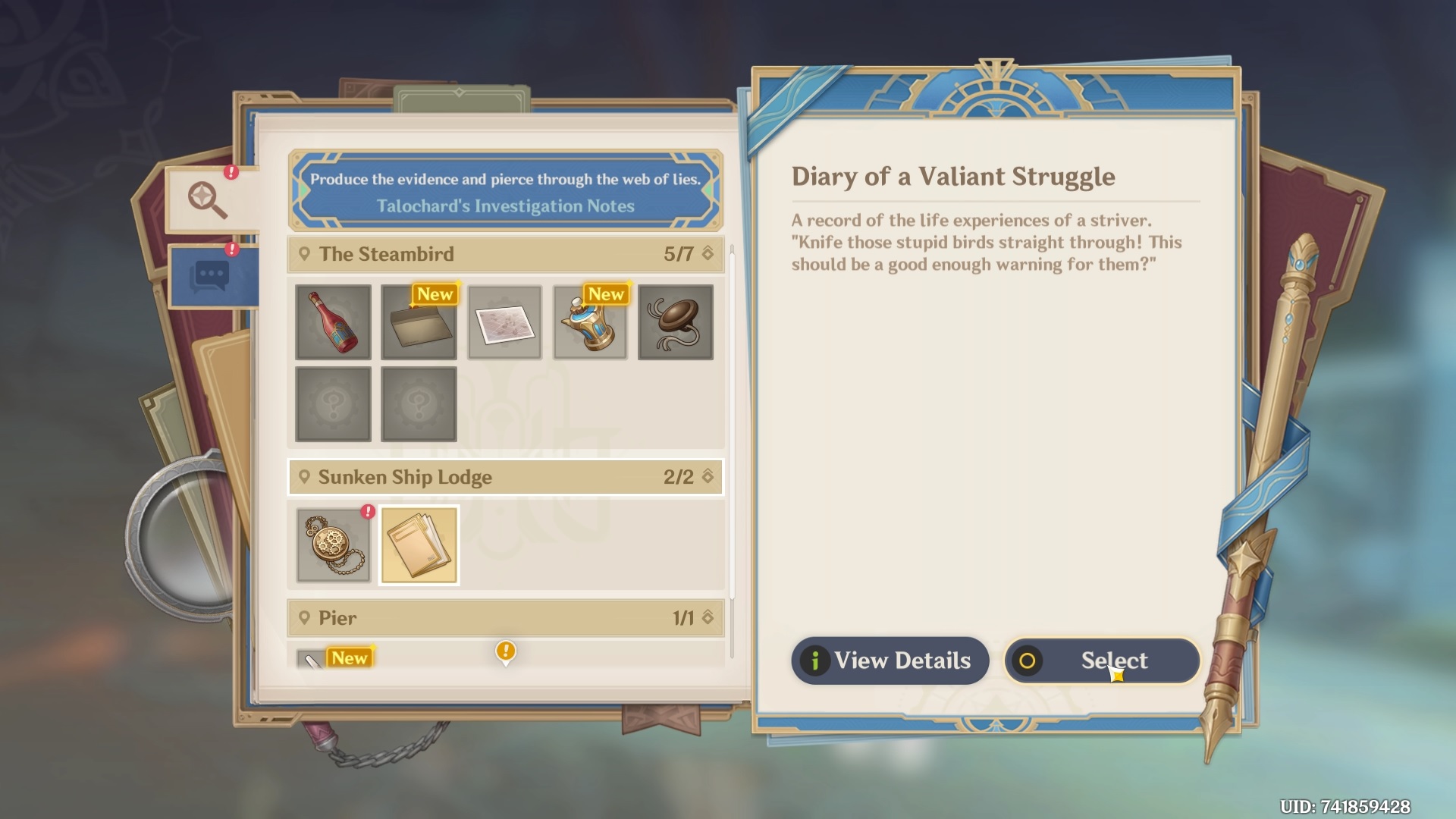The width and height of the screenshot is (1456, 819).
Task: Select the Diary of a Valiant Struggle pages
Action: pos(419,545)
